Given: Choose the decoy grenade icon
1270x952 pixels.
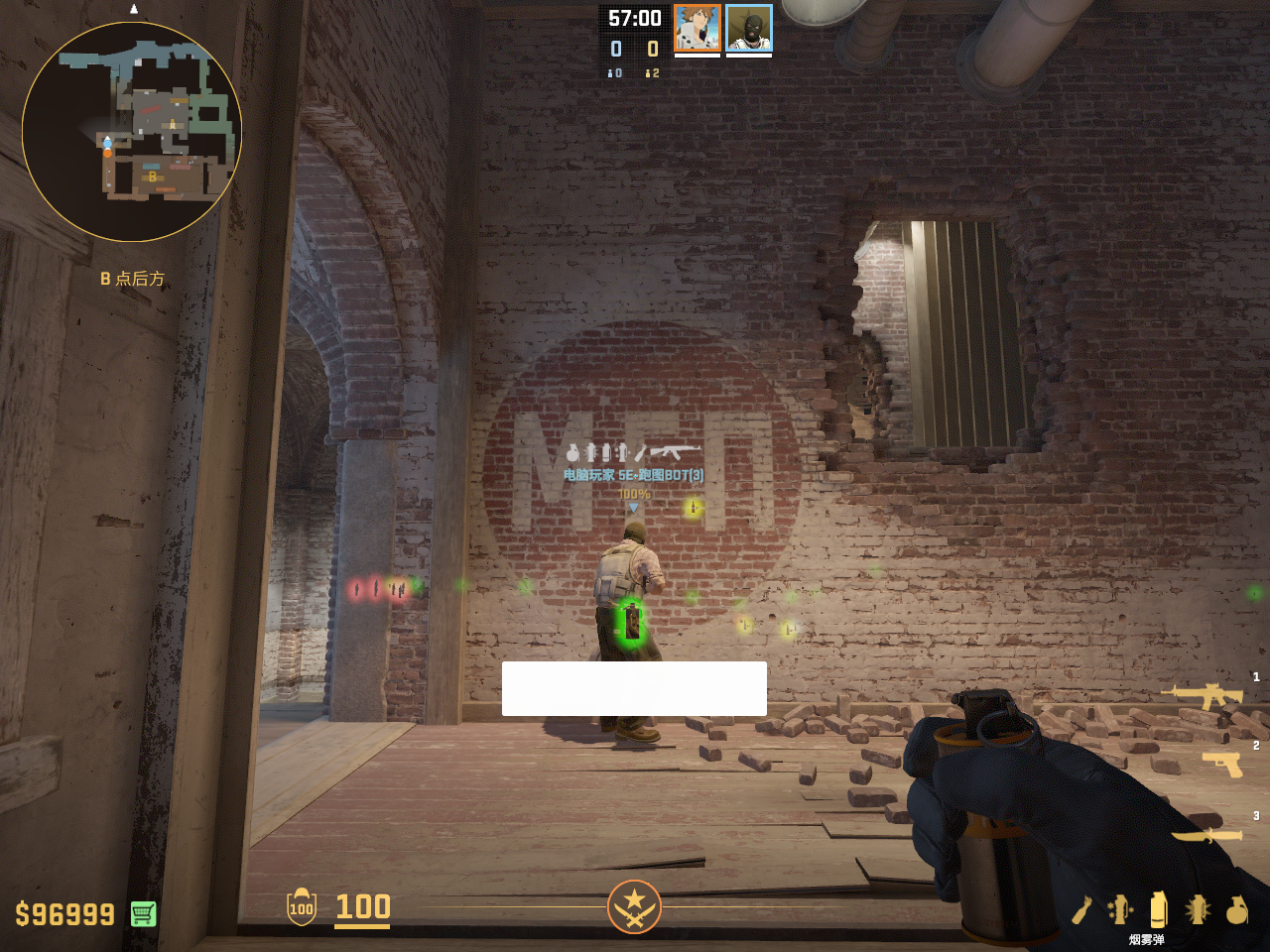Looking at the screenshot, I should pos(1120,909).
